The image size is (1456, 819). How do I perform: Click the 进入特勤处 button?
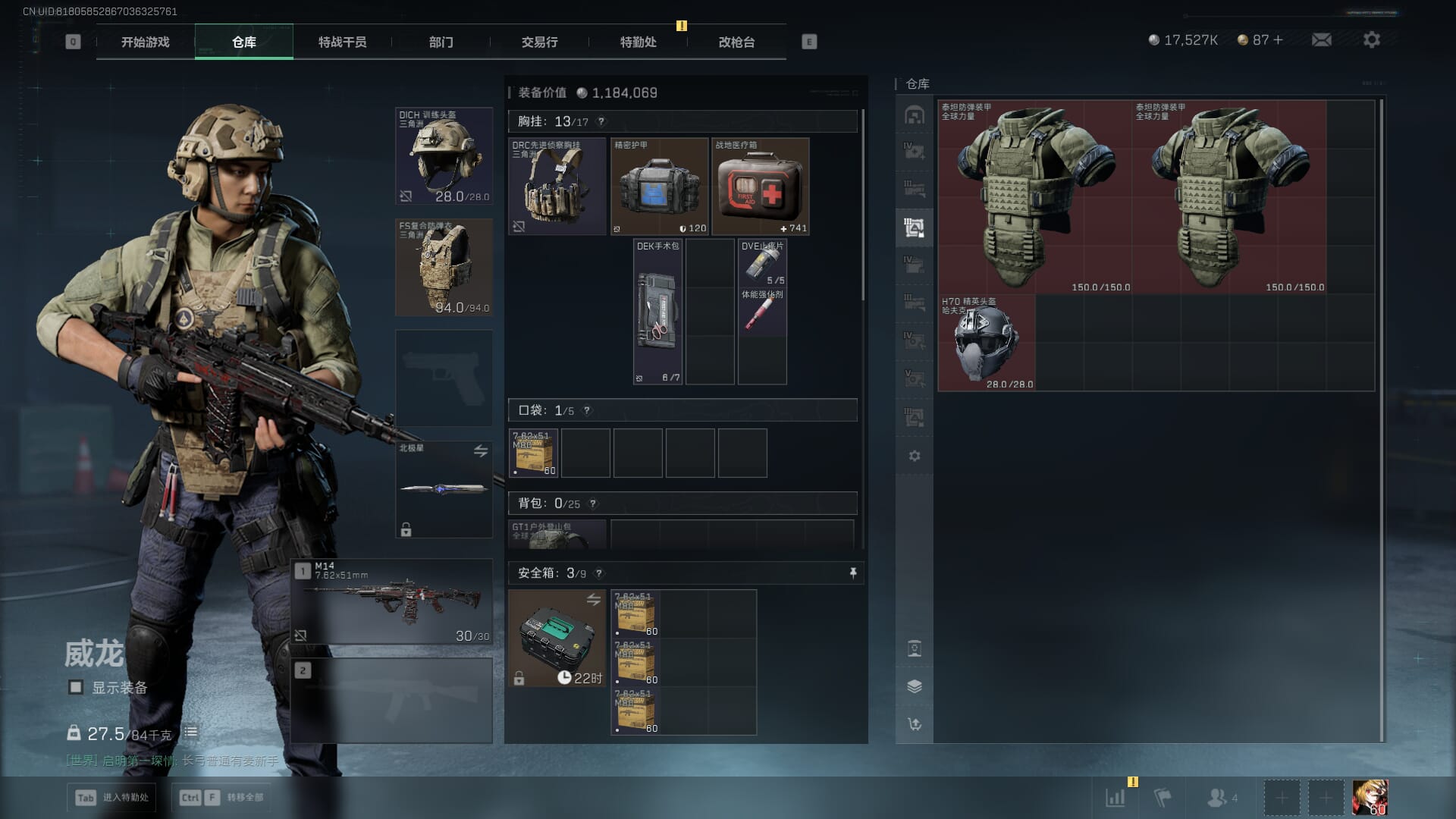pyautogui.click(x=113, y=797)
